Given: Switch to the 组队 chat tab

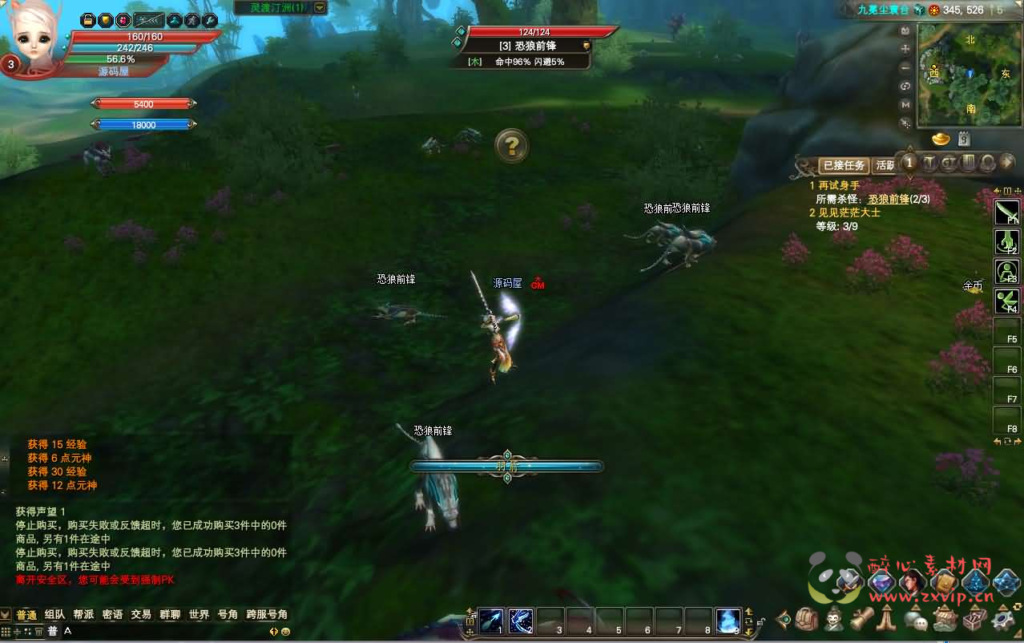Looking at the screenshot, I should [x=54, y=614].
